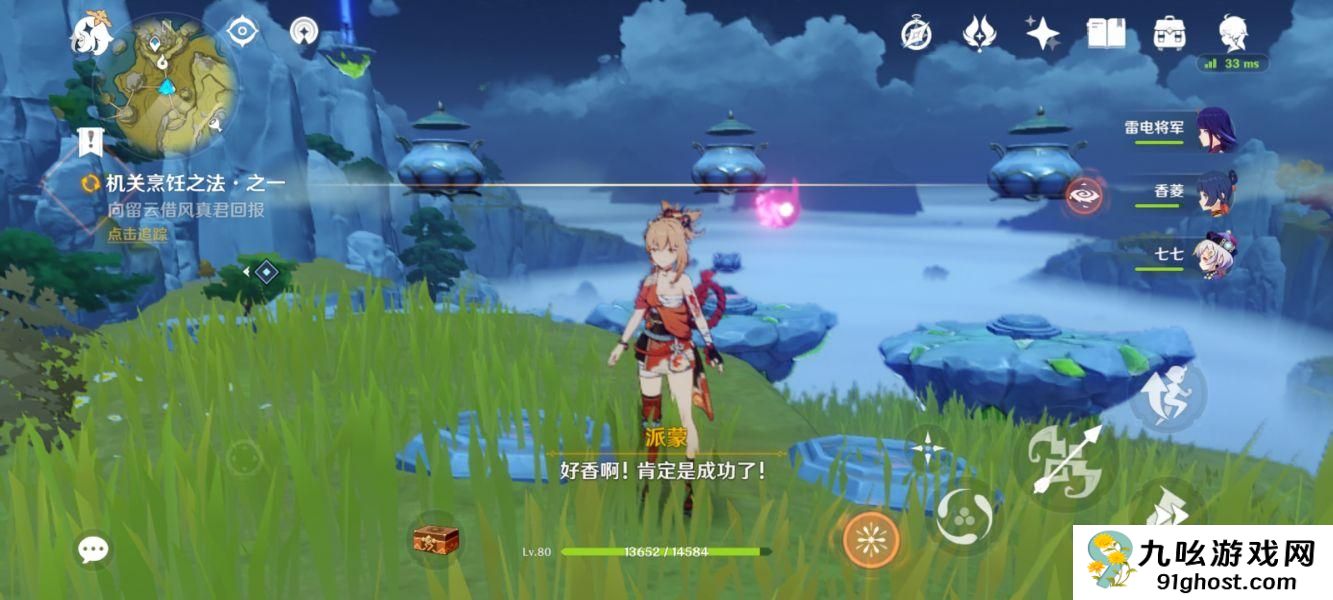The height and width of the screenshot is (600, 1333).
Task: Open the chat speech bubble
Action: (94, 548)
